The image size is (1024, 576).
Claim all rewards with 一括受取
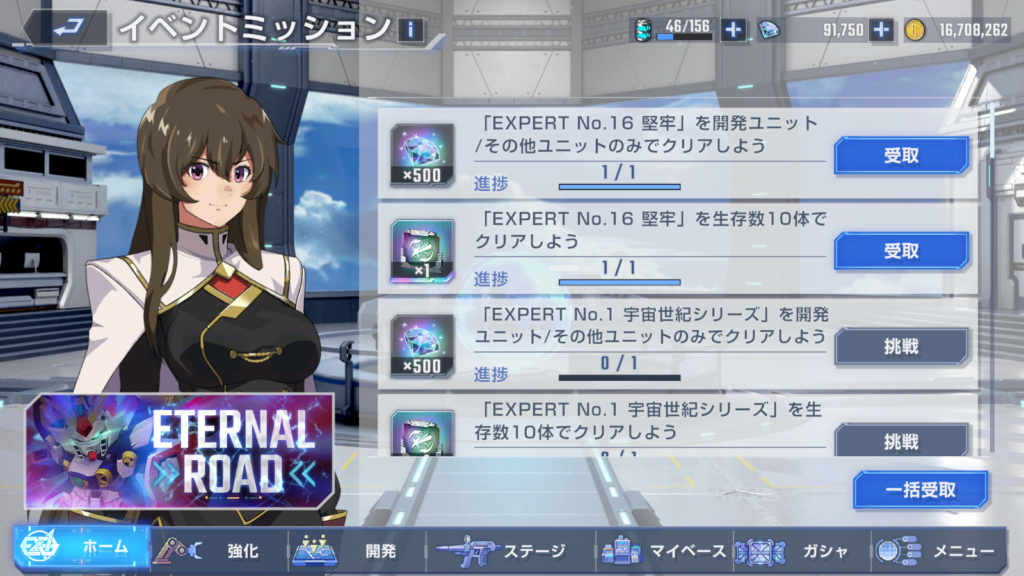coord(920,490)
